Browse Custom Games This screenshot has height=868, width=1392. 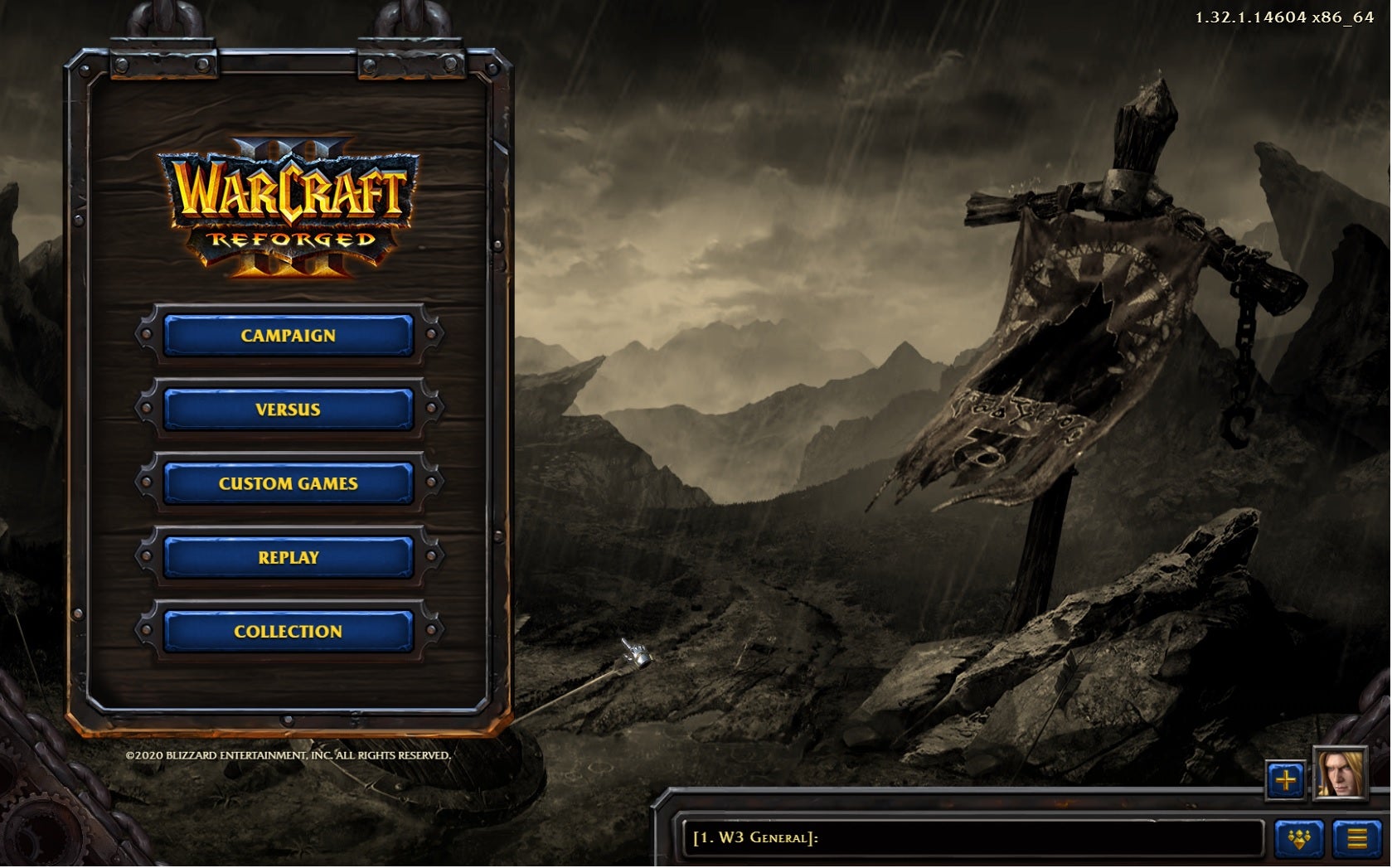288,483
